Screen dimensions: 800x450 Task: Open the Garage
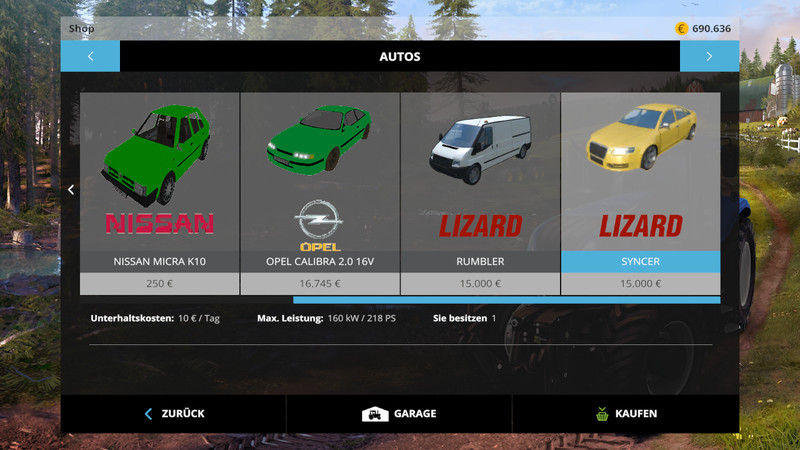(x=399, y=413)
